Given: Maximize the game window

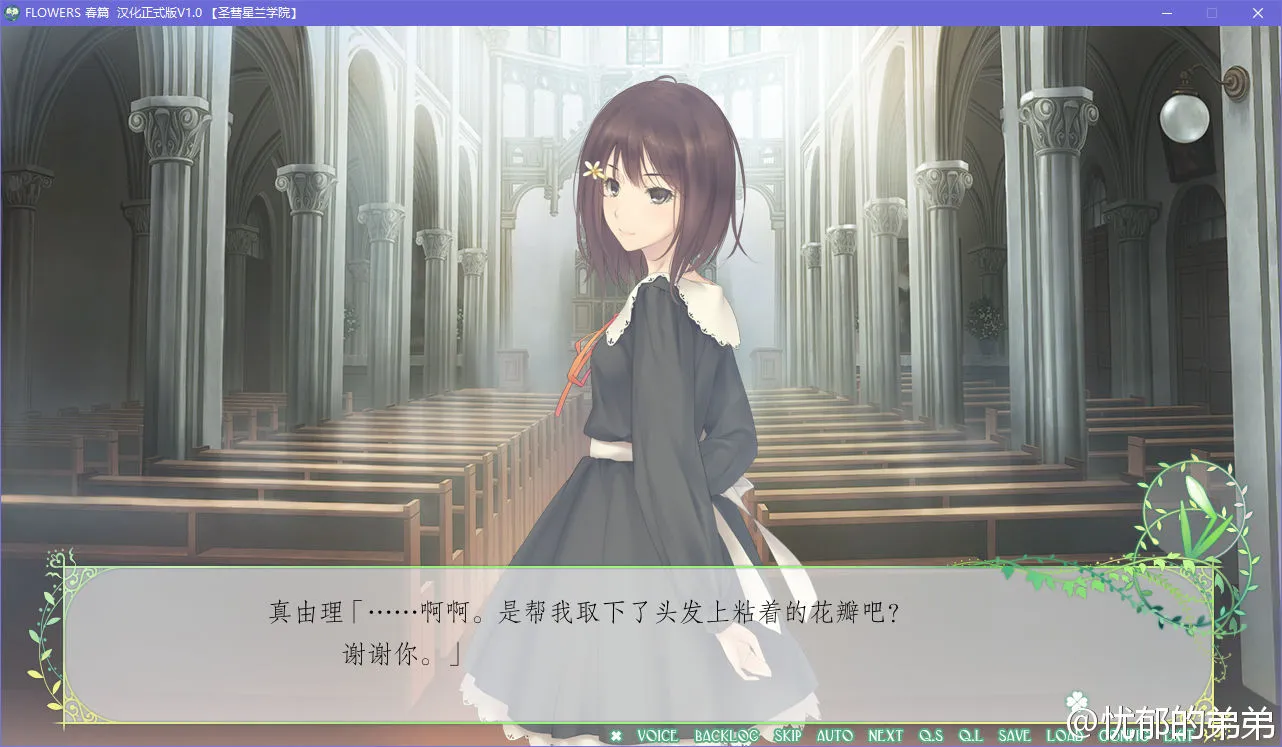Looking at the screenshot, I should click(x=1212, y=13).
